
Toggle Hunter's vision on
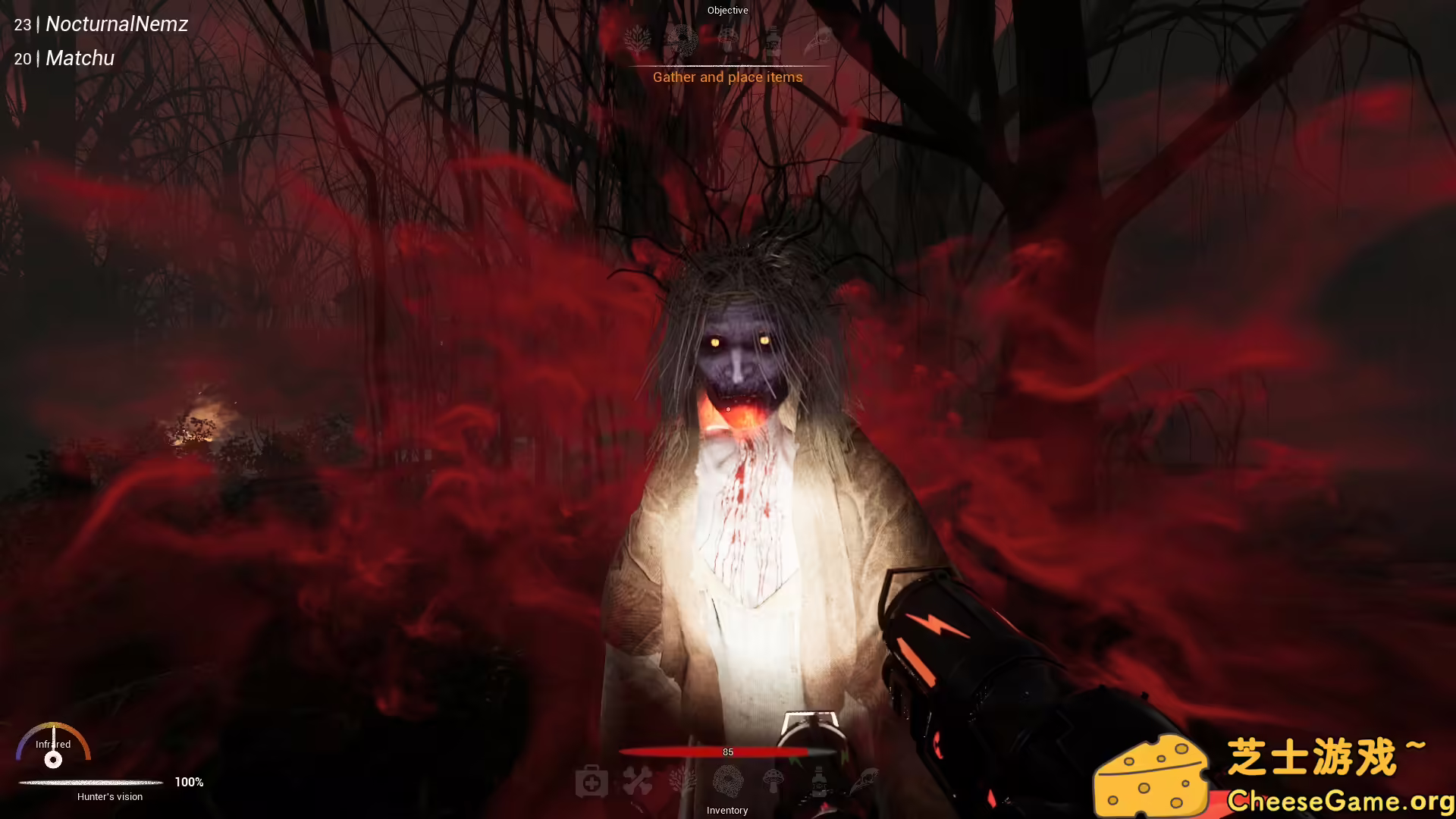coord(110,796)
